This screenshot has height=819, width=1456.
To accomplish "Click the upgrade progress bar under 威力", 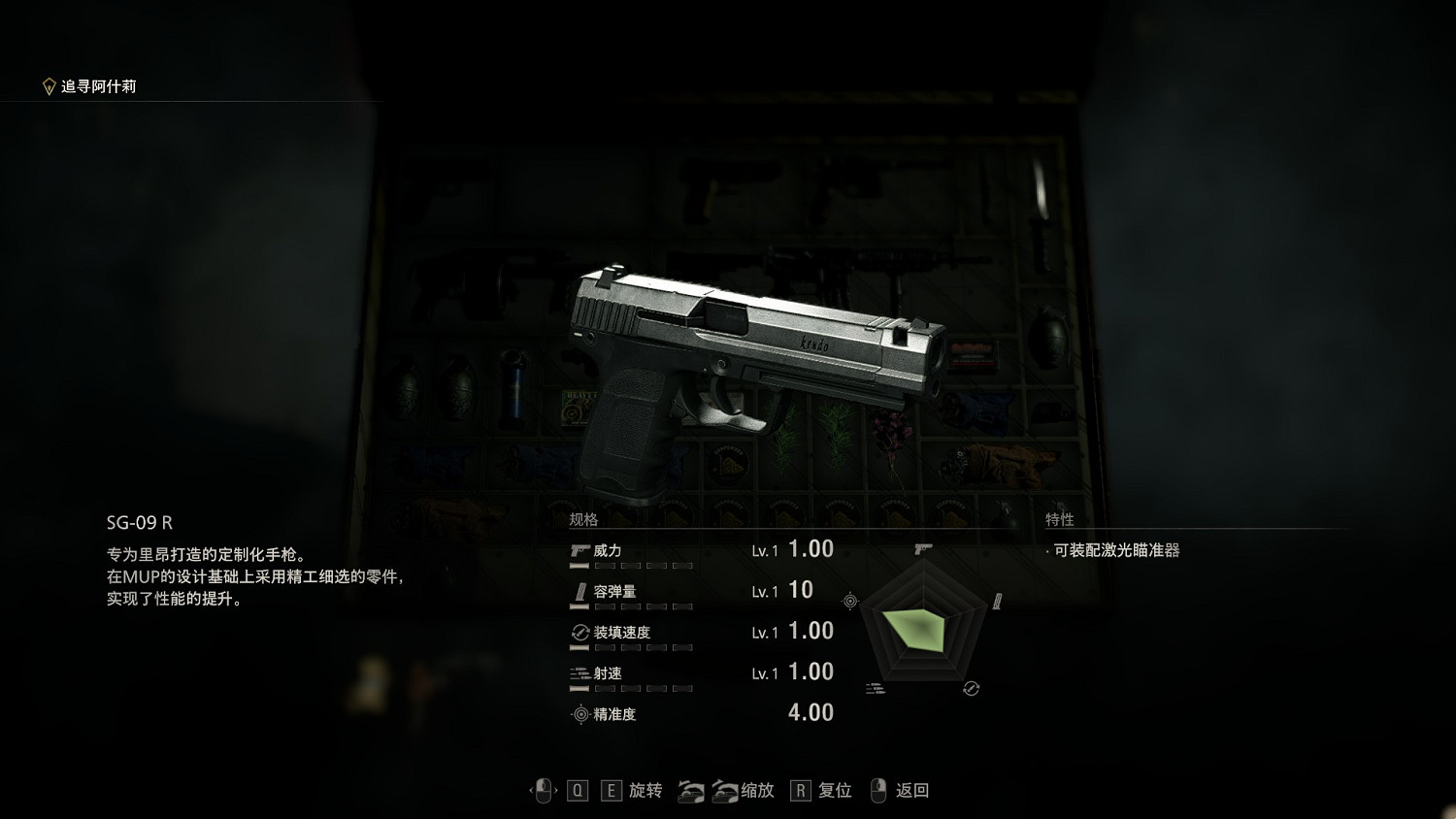I will pyautogui.click(x=631, y=565).
